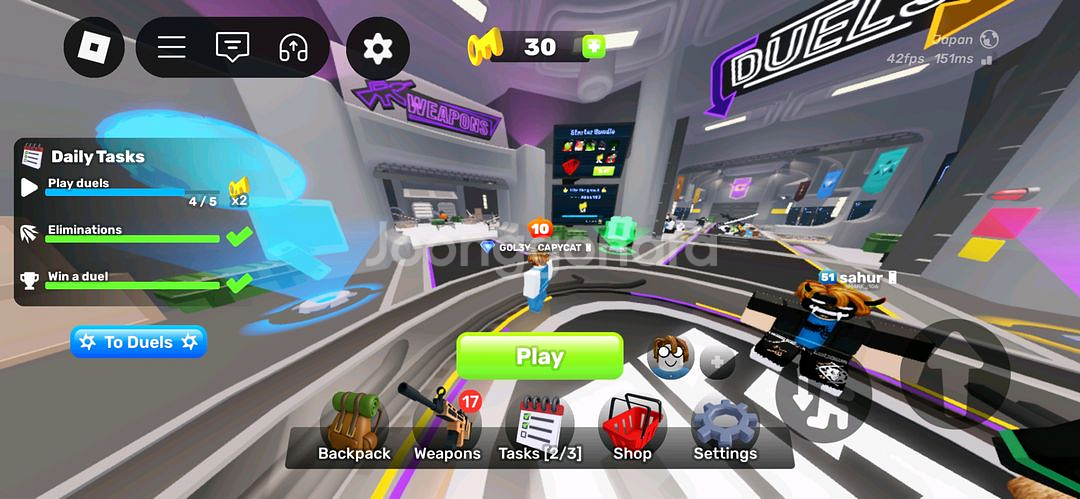Start a match with the Play button
The width and height of the screenshot is (1080, 499).
pos(540,357)
